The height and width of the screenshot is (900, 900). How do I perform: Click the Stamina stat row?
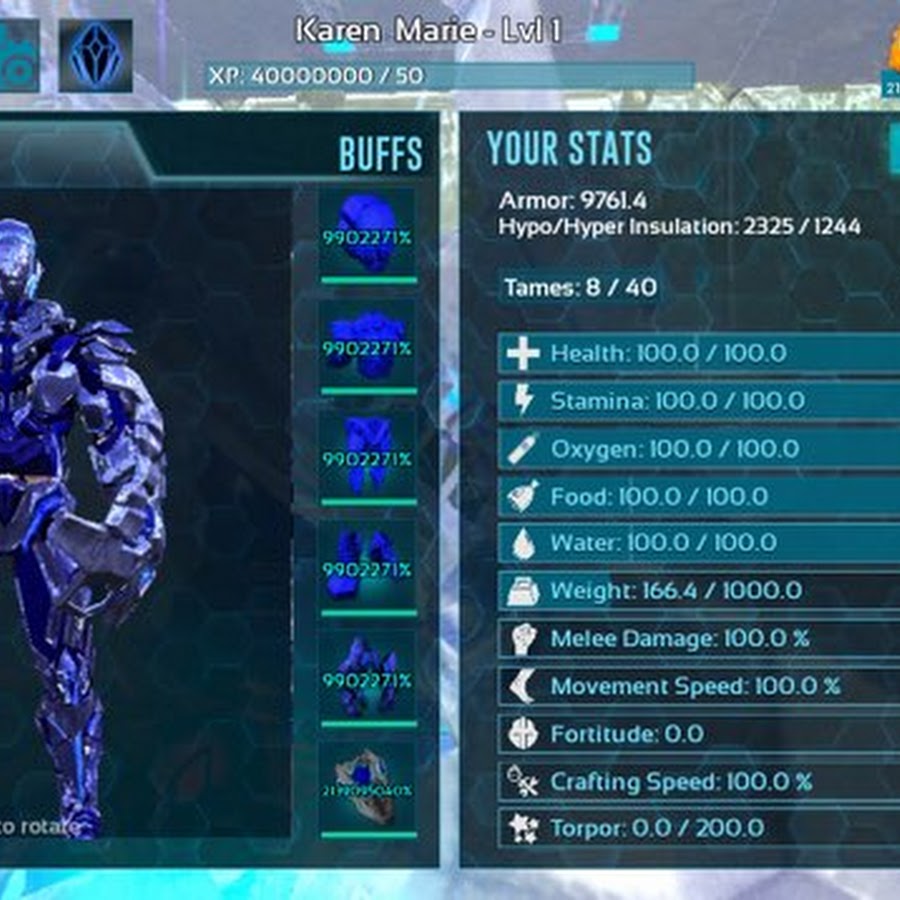pos(699,401)
